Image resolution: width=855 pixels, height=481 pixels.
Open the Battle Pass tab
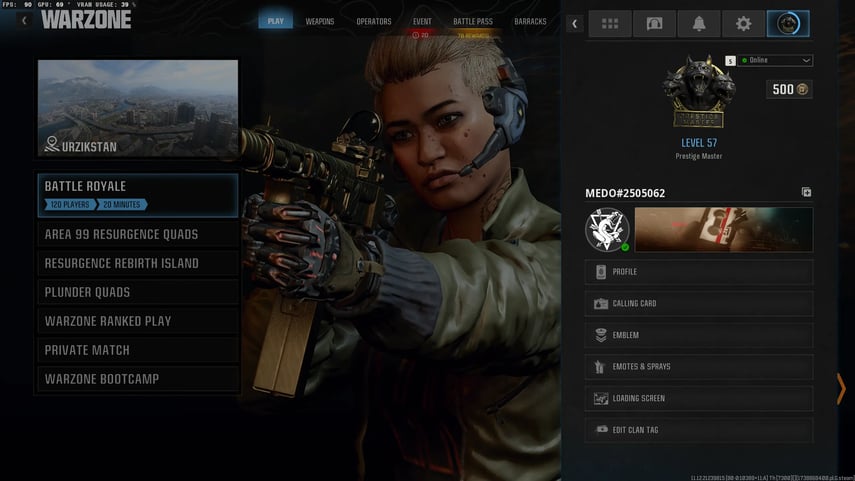tap(472, 21)
